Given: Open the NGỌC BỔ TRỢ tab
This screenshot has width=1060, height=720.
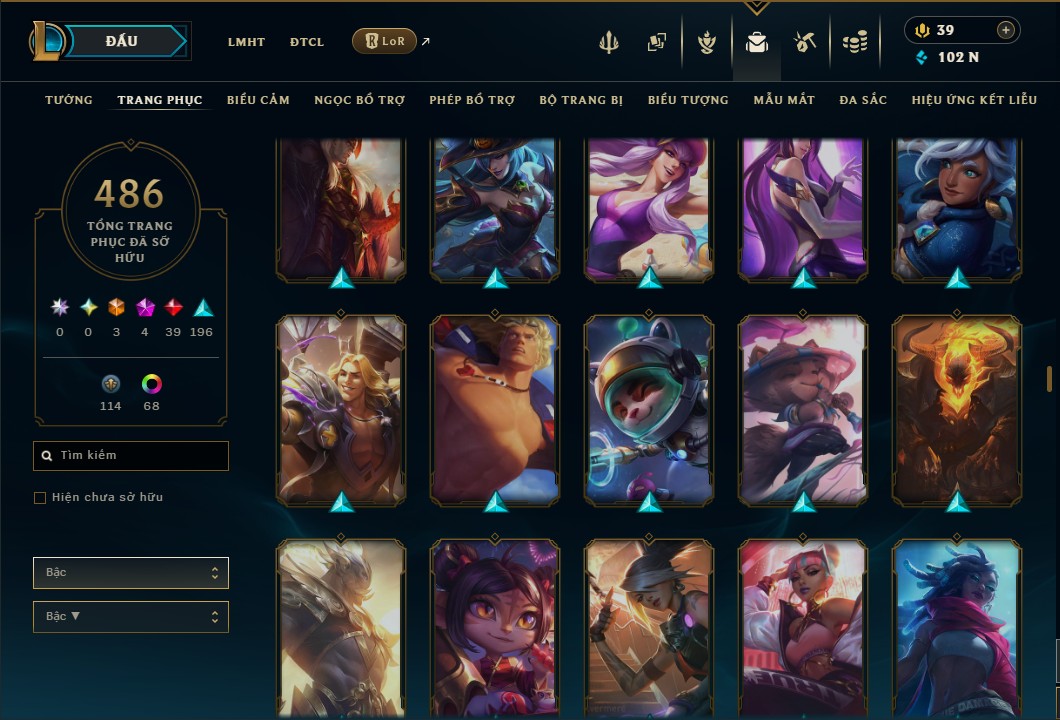Looking at the screenshot, I should [359, 100].
